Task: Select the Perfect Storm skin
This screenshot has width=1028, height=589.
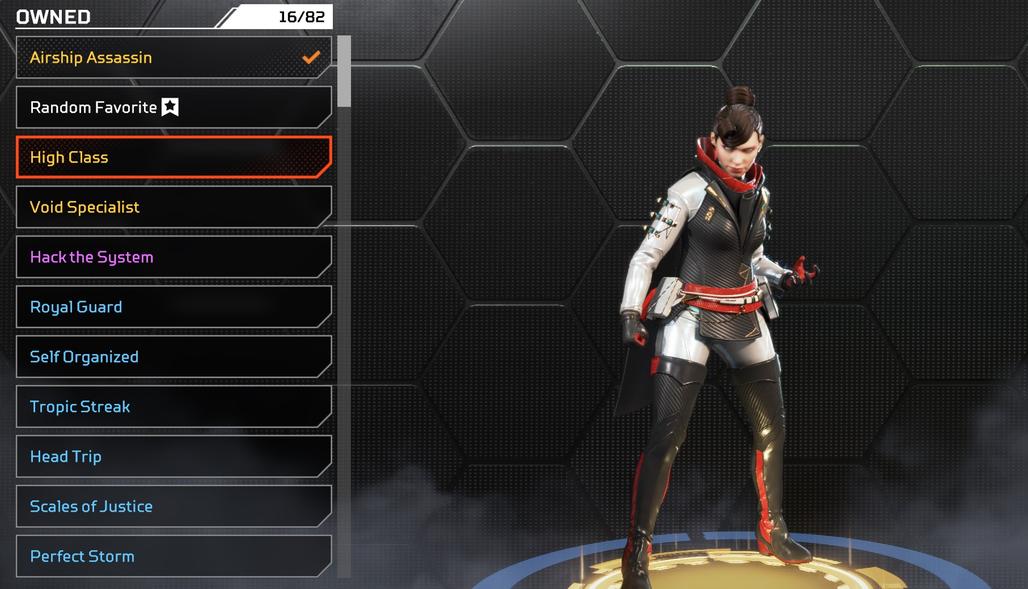Action: (x=173, y=556)
